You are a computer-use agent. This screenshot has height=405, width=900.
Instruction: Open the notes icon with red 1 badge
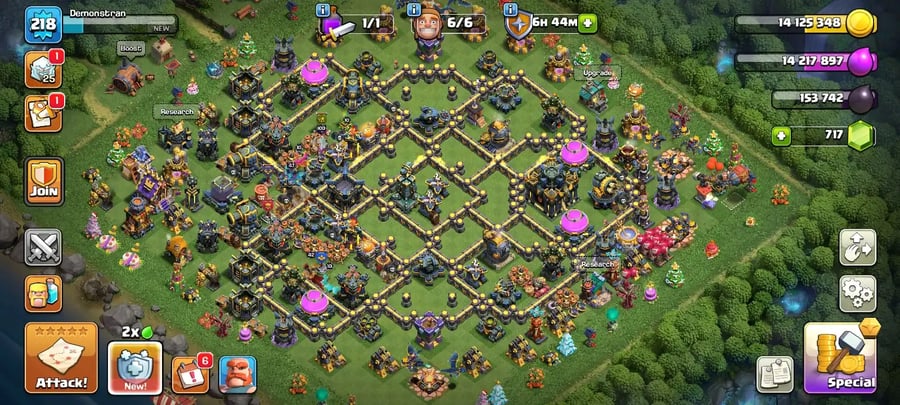(x=42, y=113)
